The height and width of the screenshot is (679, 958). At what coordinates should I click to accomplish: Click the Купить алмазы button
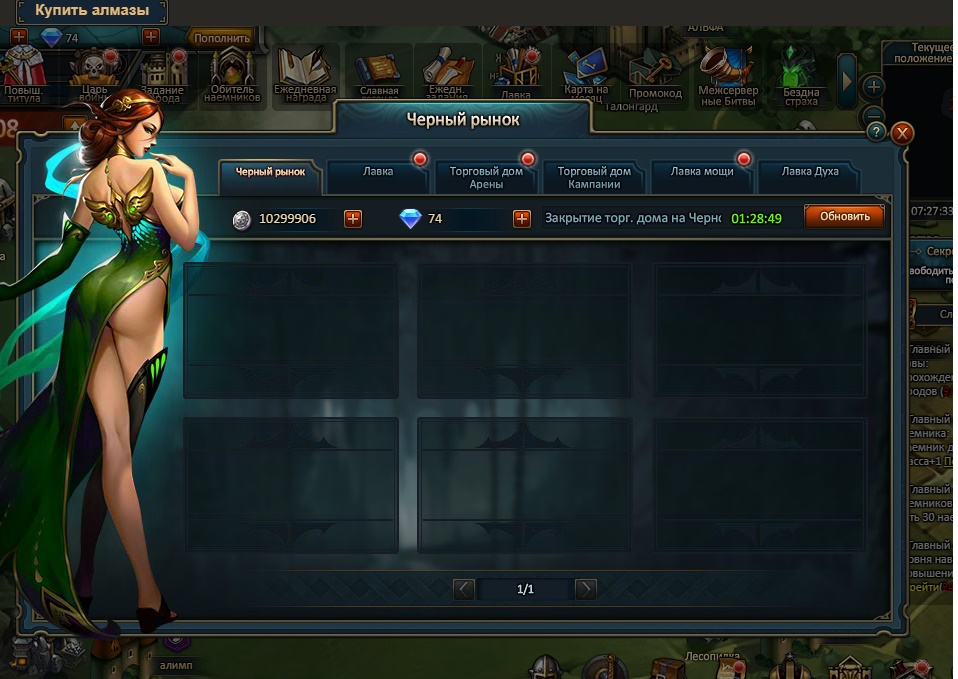(92, 12)
